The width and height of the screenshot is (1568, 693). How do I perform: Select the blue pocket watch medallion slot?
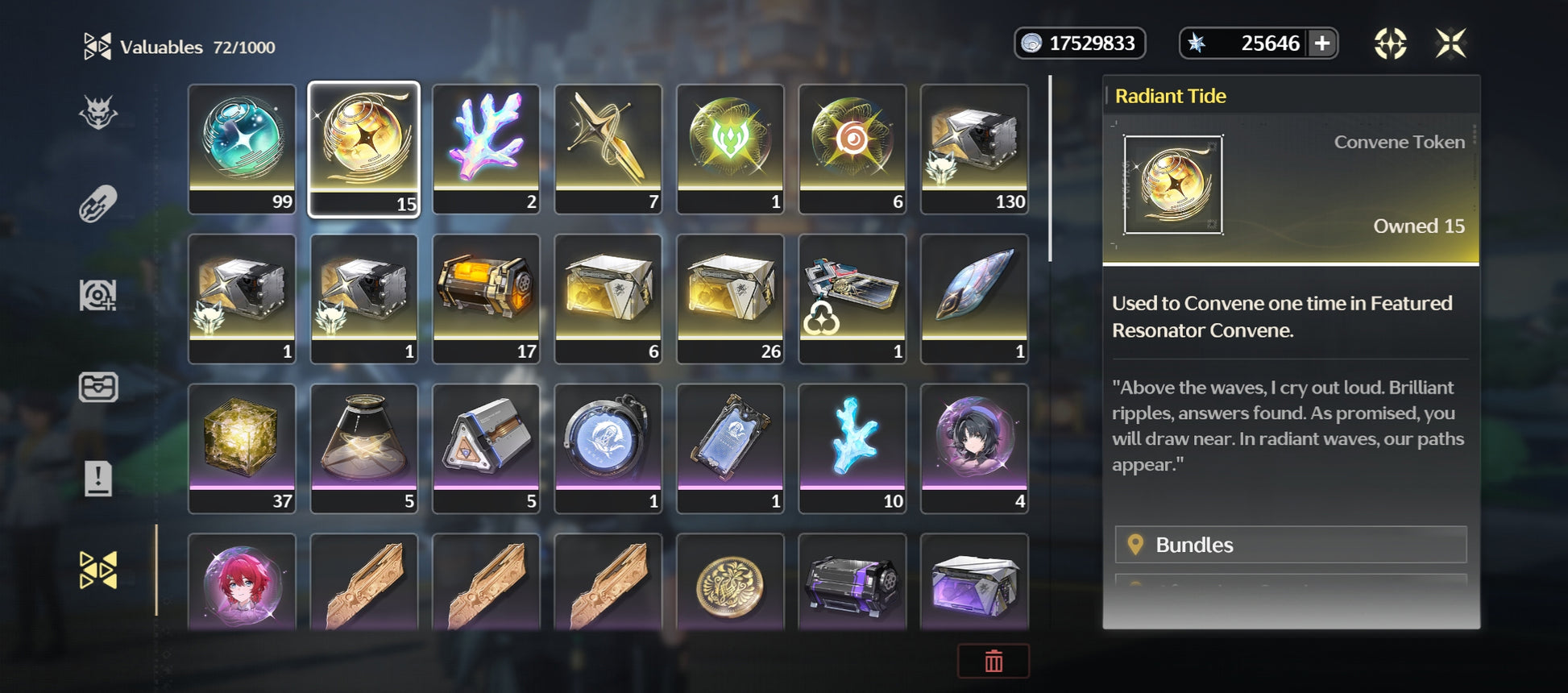[608, 448]
